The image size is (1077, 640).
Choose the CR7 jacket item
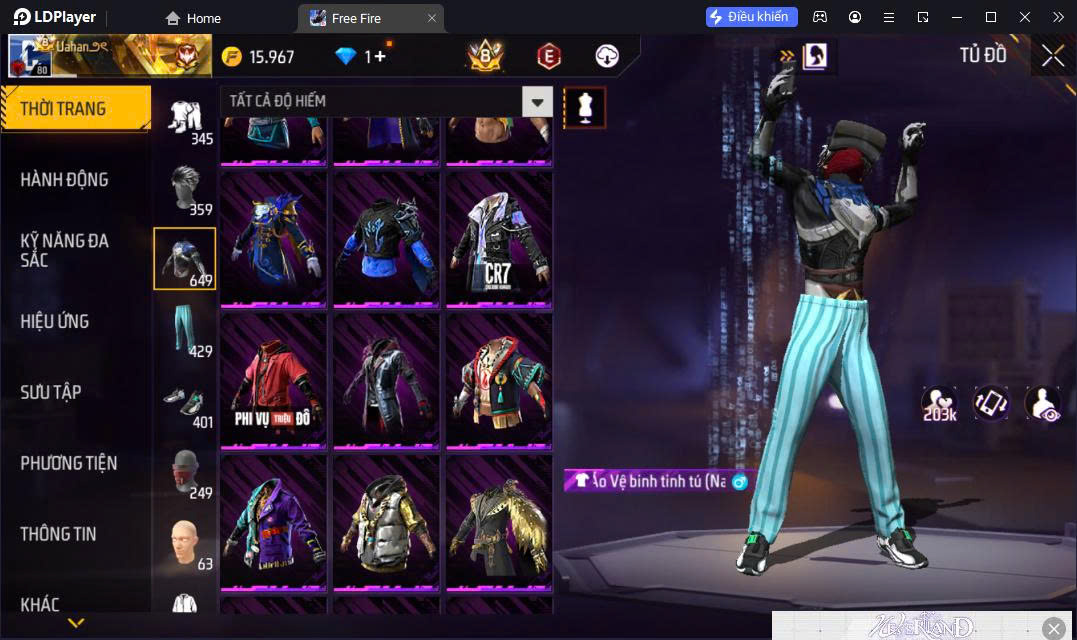pos(499,241)
